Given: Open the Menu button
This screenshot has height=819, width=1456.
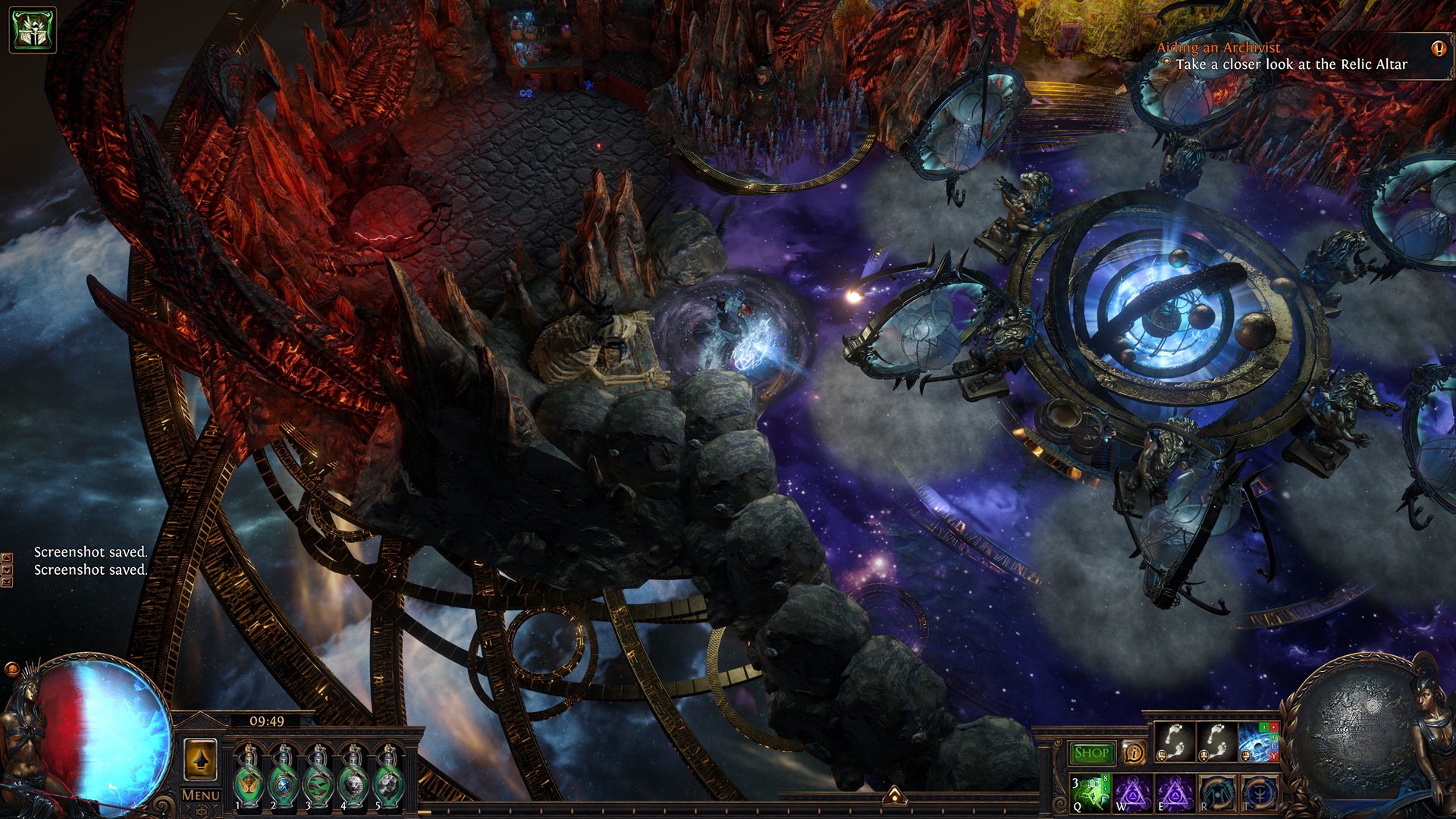Looking at the screenshot, I should (201, 795).
